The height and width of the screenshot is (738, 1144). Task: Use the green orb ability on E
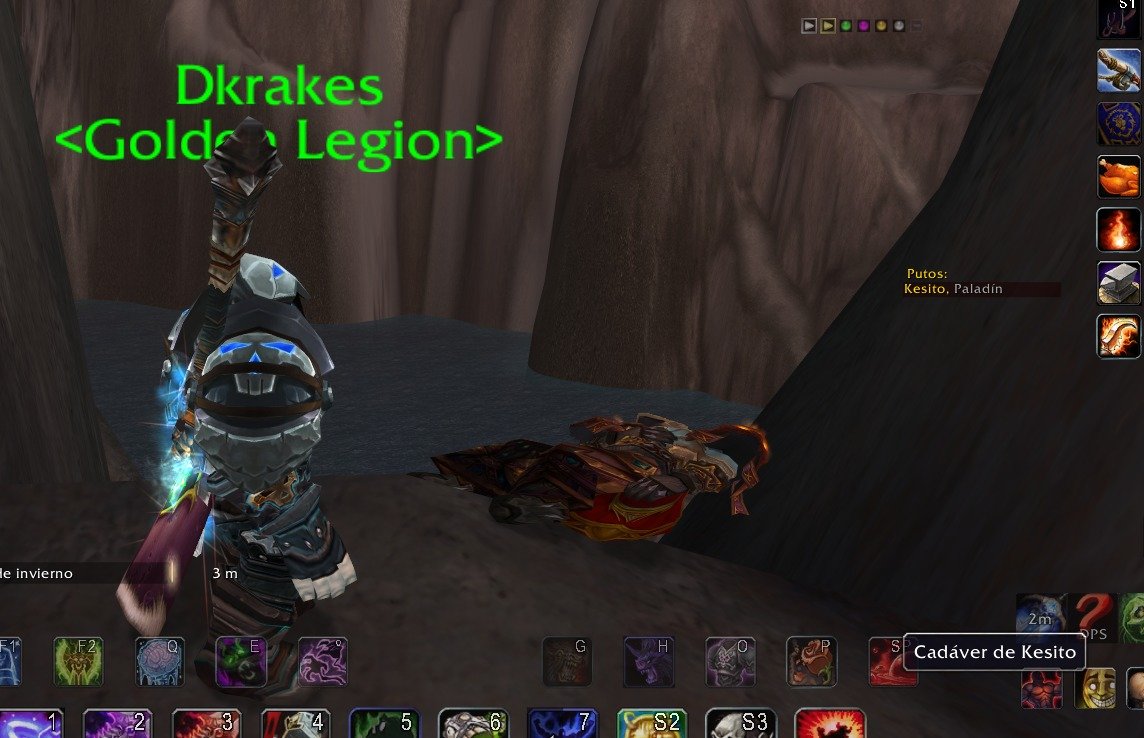click(x=241, y=660)
